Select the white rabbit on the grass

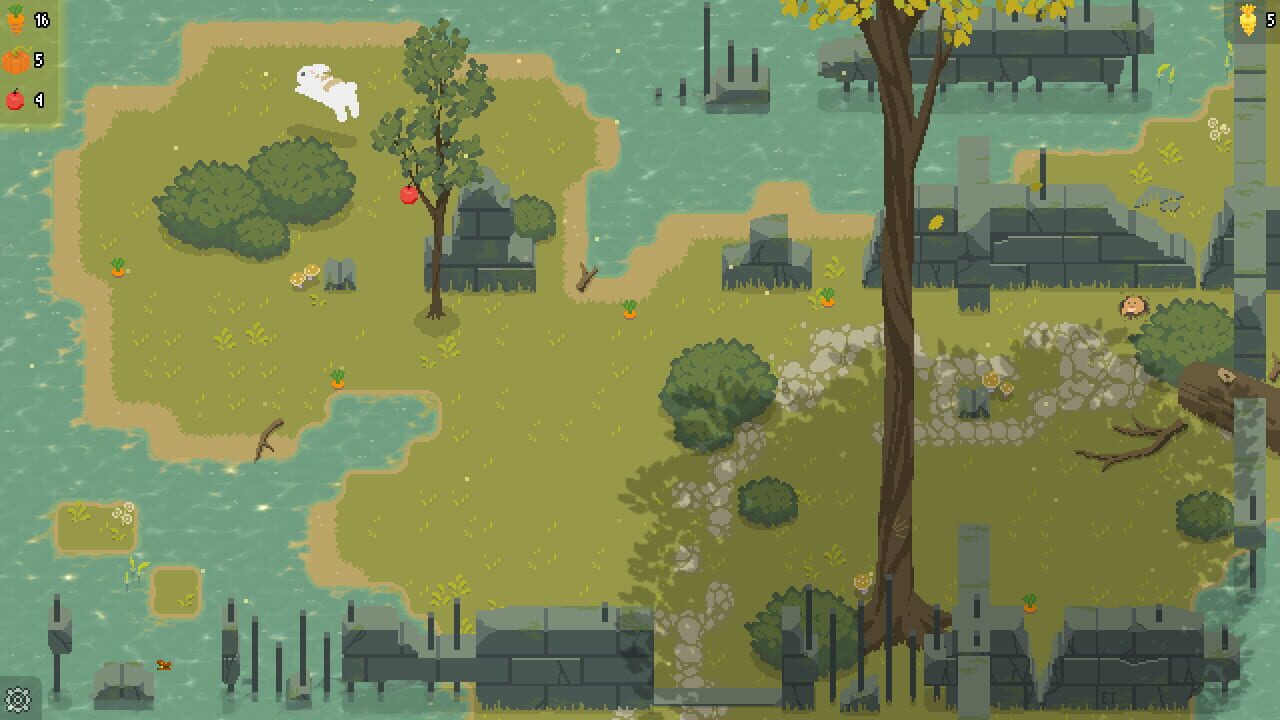point(324,91)
